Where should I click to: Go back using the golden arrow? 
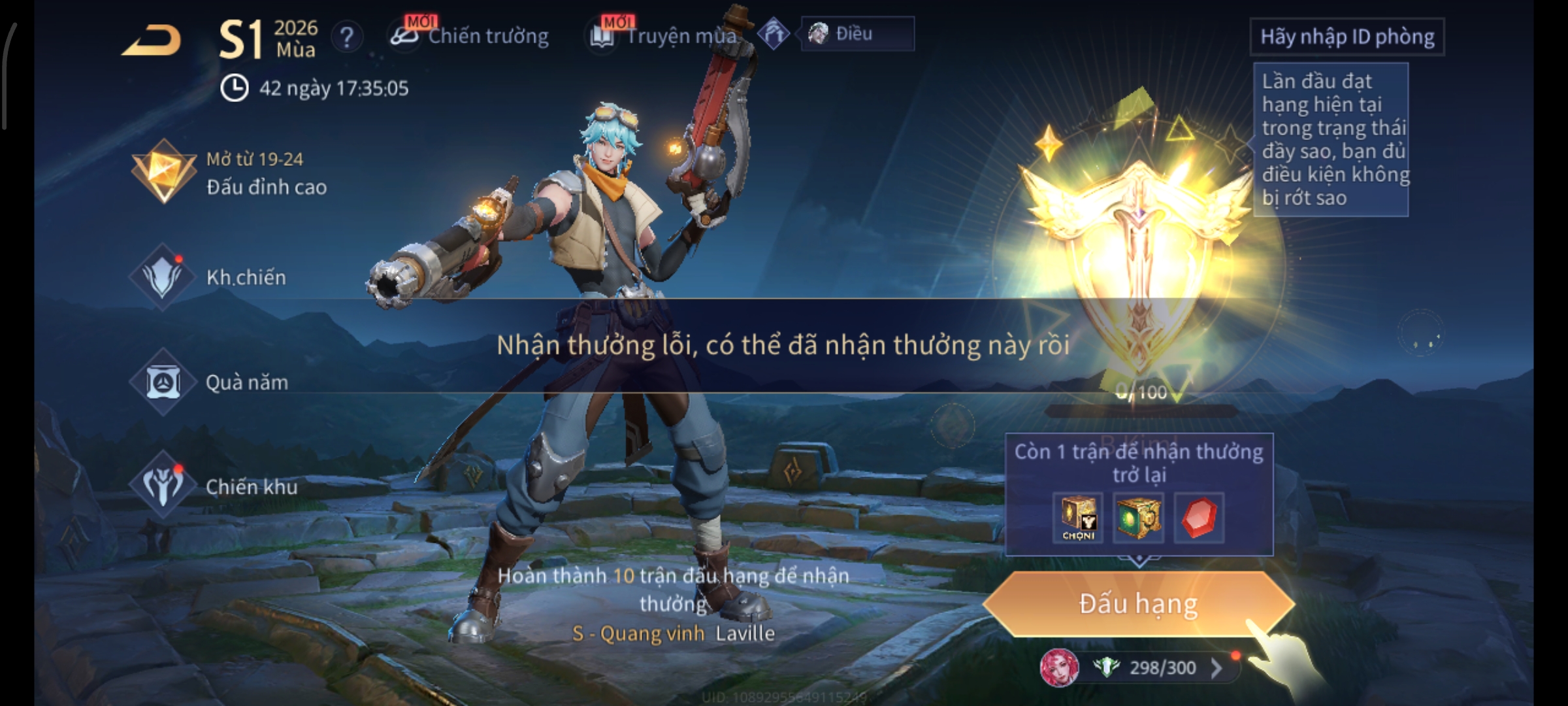(152, 41)
